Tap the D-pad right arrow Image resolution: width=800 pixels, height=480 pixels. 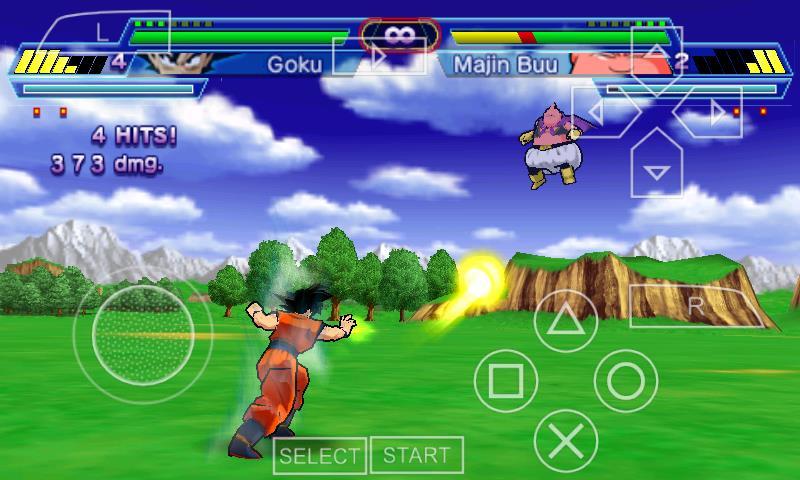(712, 114)
